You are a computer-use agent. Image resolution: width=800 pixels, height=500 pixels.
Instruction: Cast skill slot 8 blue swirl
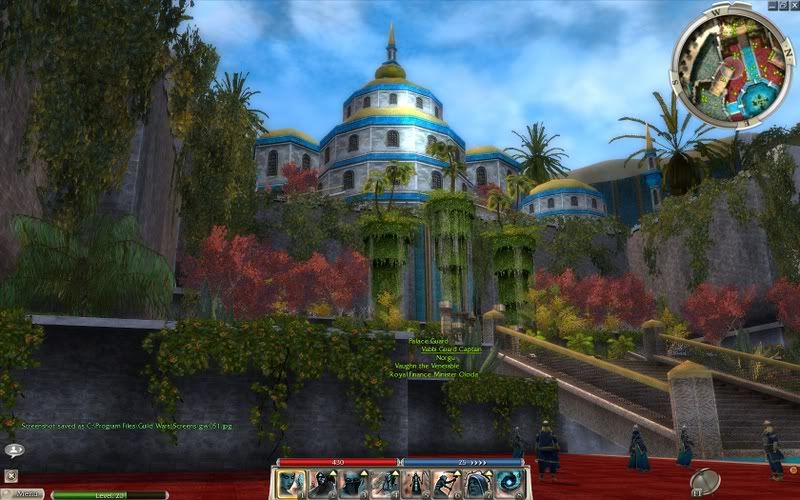[512, 484]
